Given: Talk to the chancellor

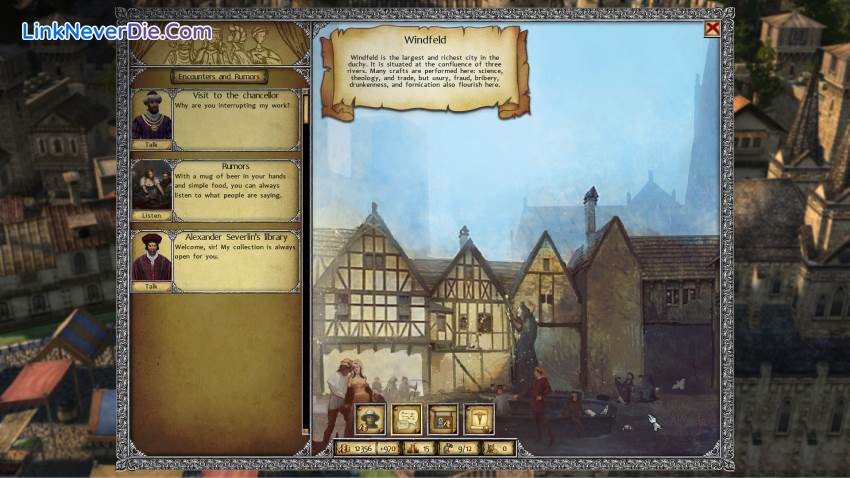Looking at the screenshot, I should pyautogui.click(x=152, y=144).
